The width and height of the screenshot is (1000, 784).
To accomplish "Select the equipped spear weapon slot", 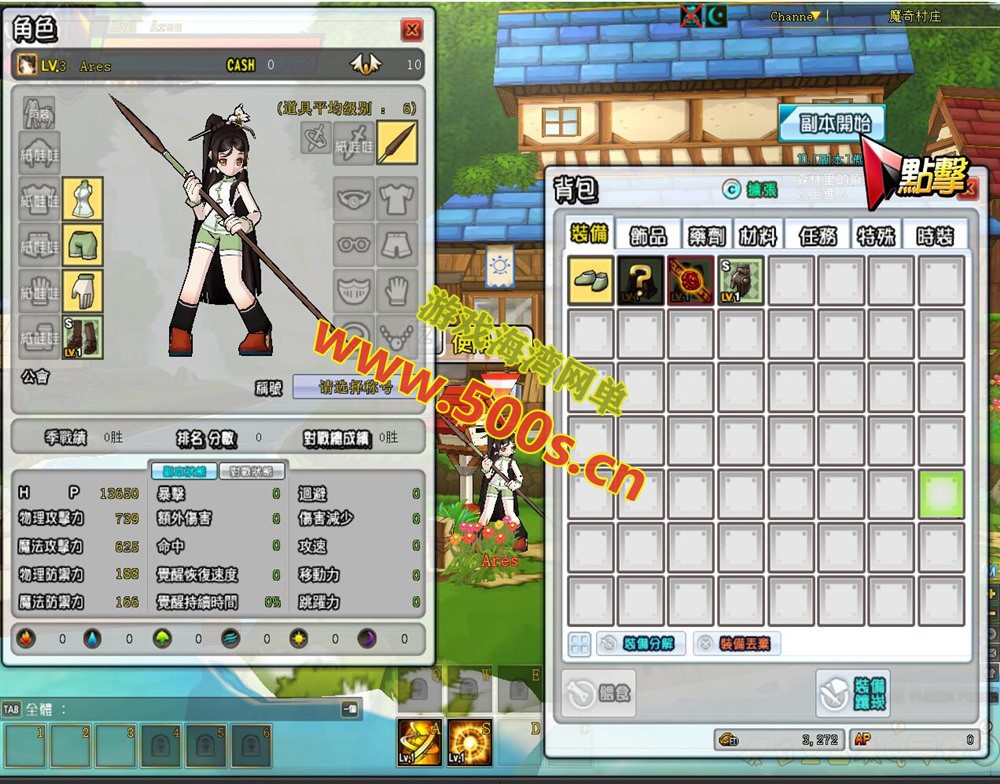I will (397, 142).
